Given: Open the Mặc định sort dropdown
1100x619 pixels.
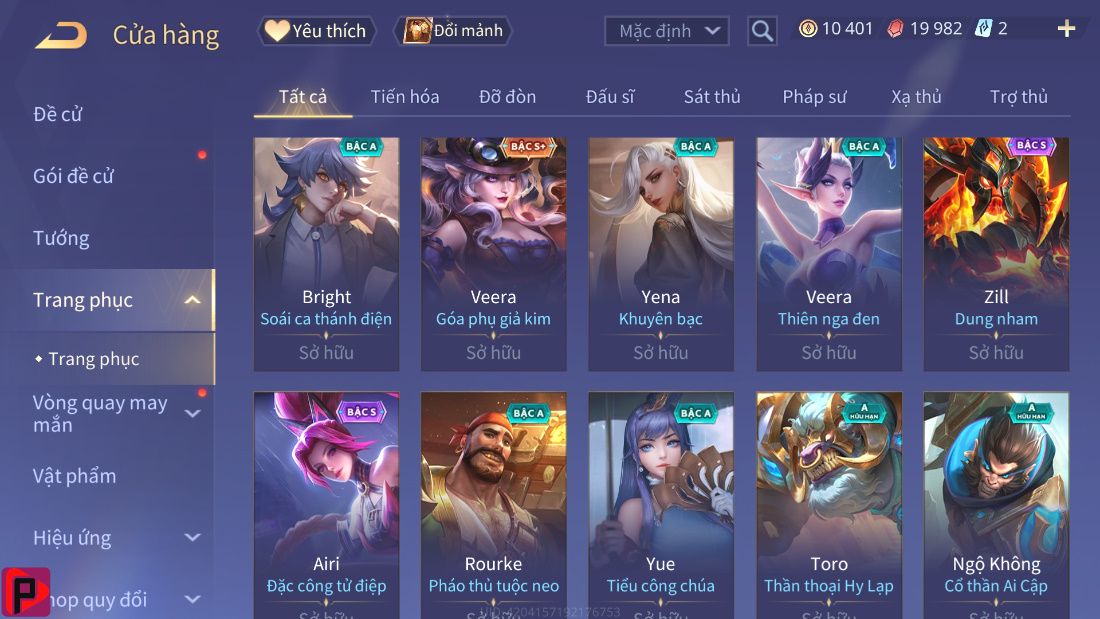Looking at the screenshot, I should pos(666,31).
